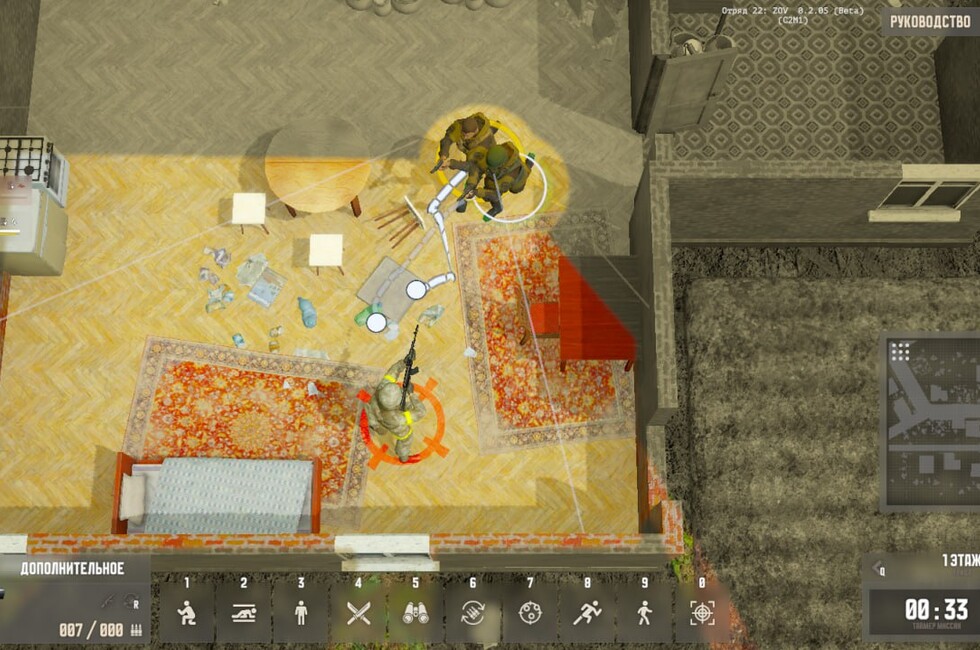Activate the binoculars observe command
The image size is (980, 650).
click(x=415, y=612)
